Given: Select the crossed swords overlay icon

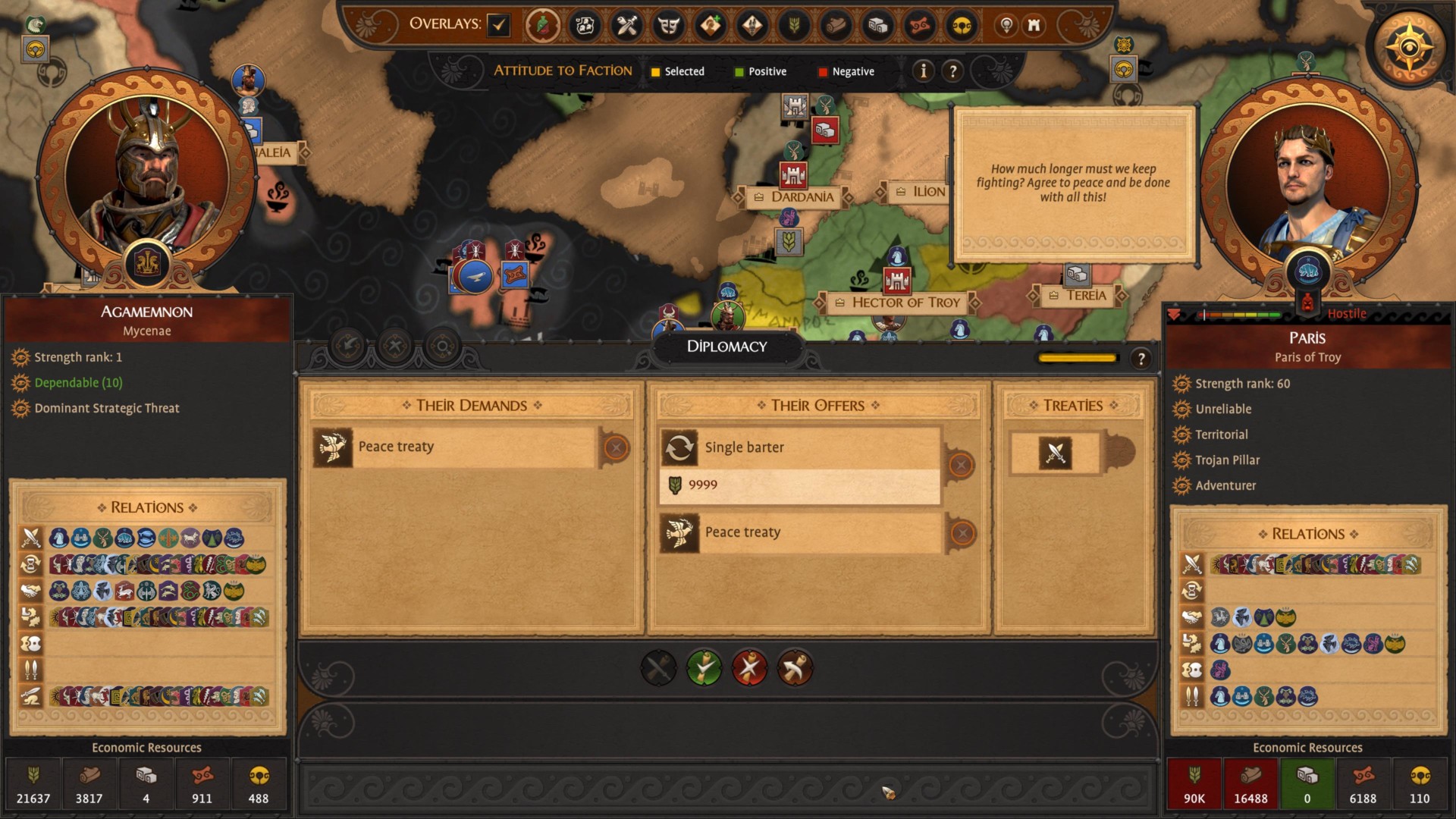Looking at the screenshot, I should [626, 26].
